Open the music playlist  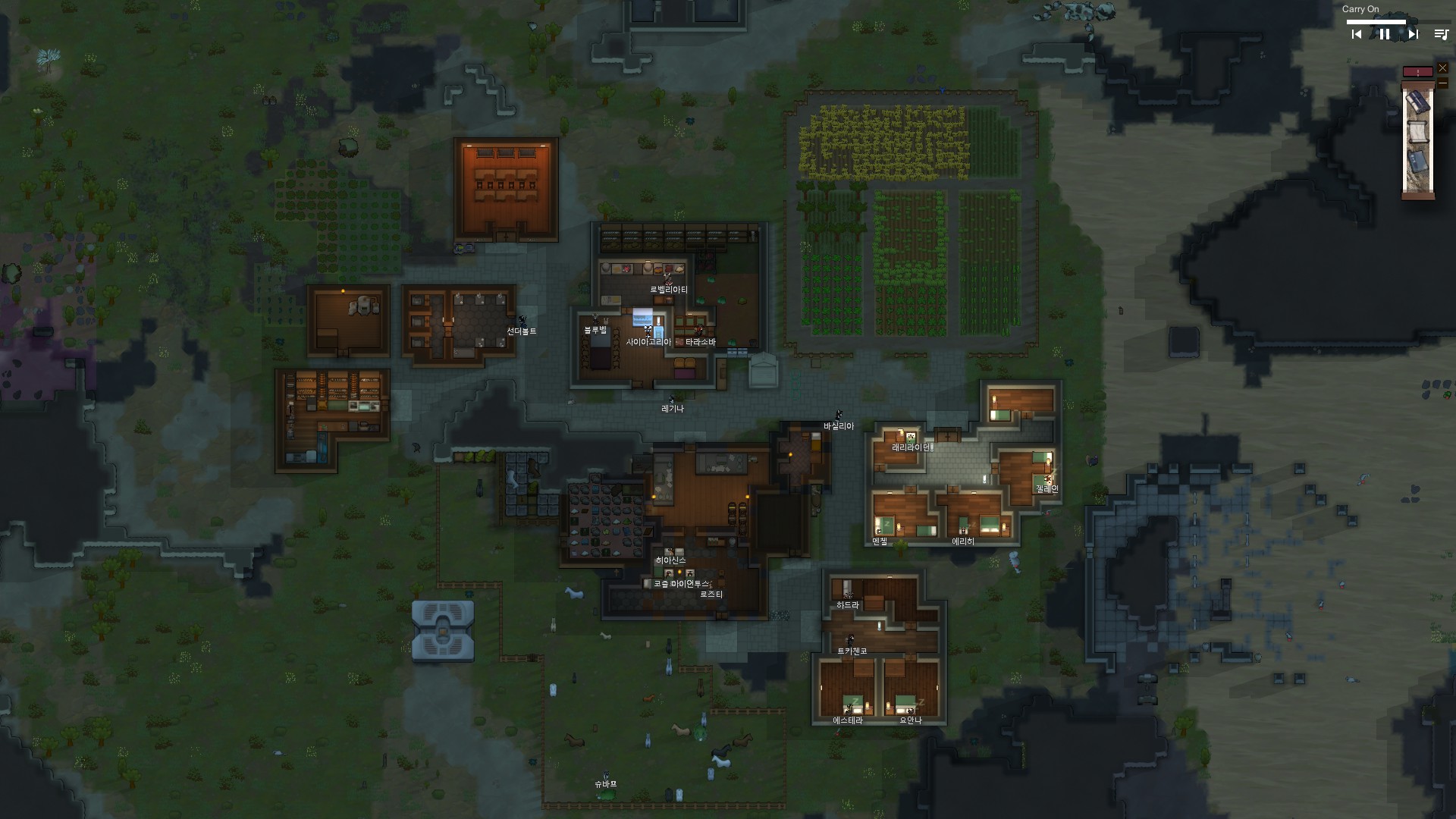click(1441, 34)
